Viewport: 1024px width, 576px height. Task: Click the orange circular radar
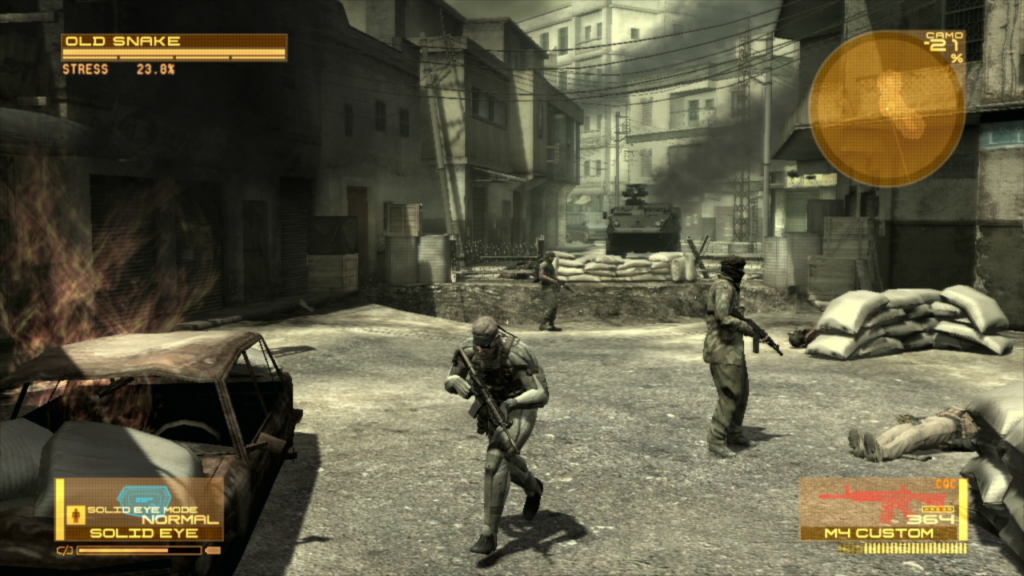pyautogui.click(x=886, y=109)
